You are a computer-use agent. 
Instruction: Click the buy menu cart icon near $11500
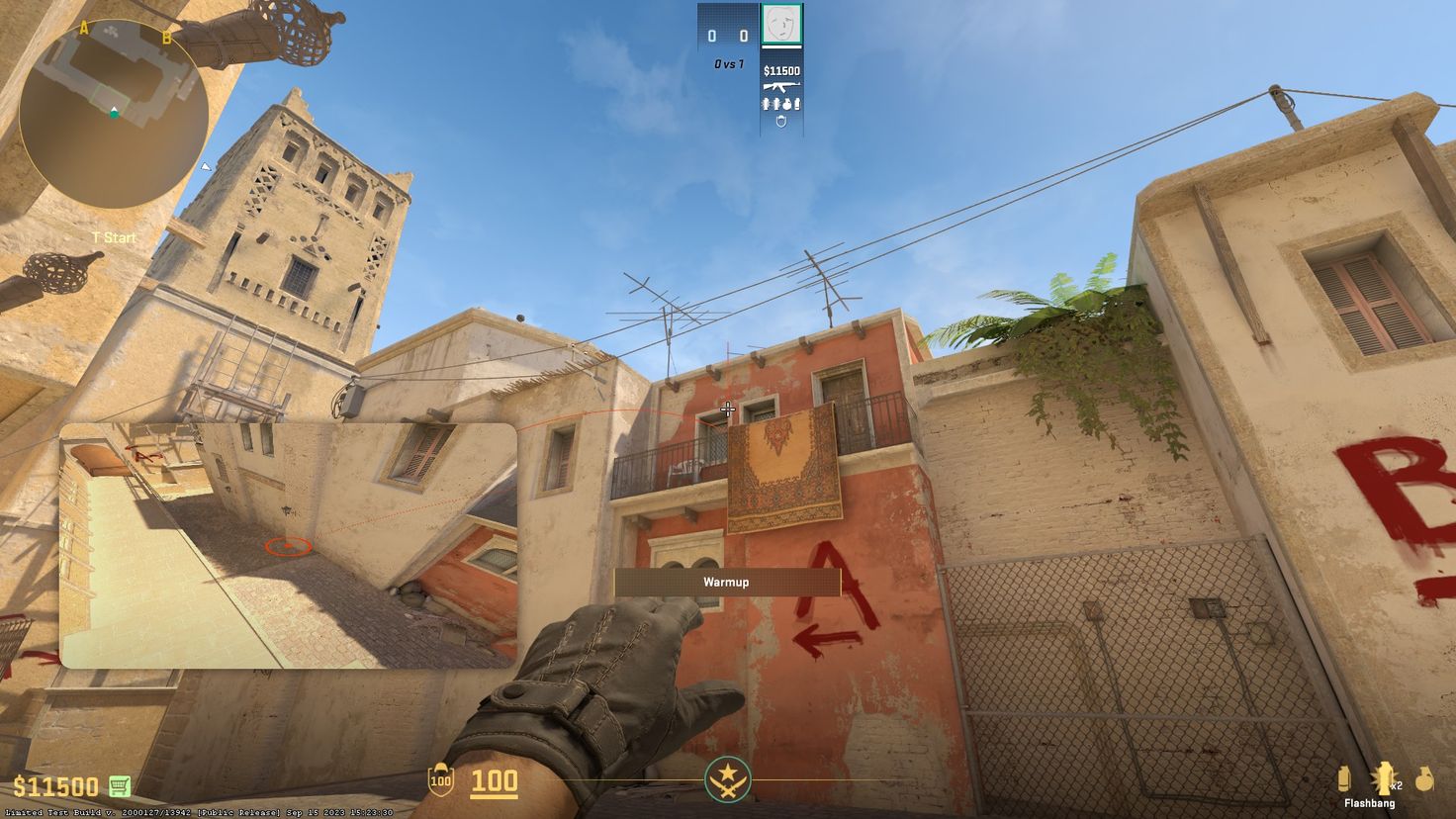pos(120,785)
